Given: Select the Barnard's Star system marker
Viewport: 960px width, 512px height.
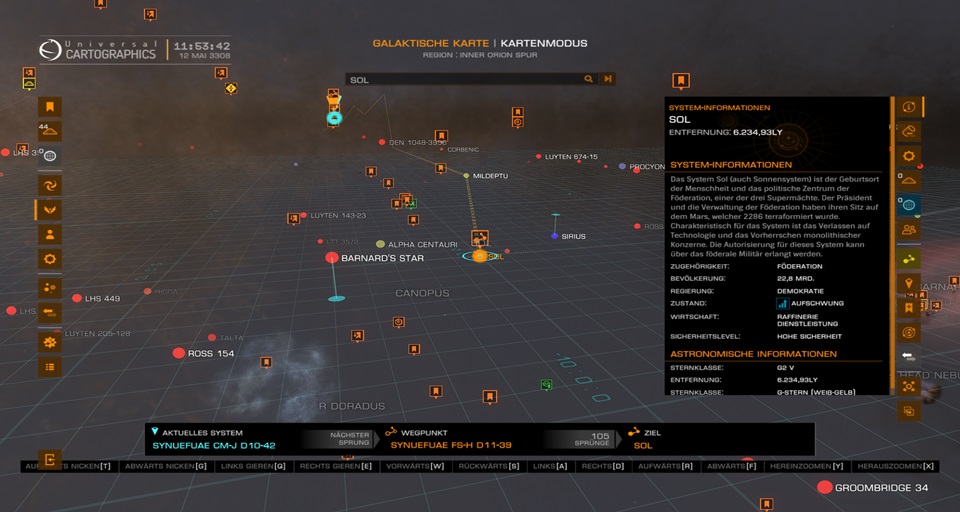Looking at the screenshot, I should [x=332, y=258].
